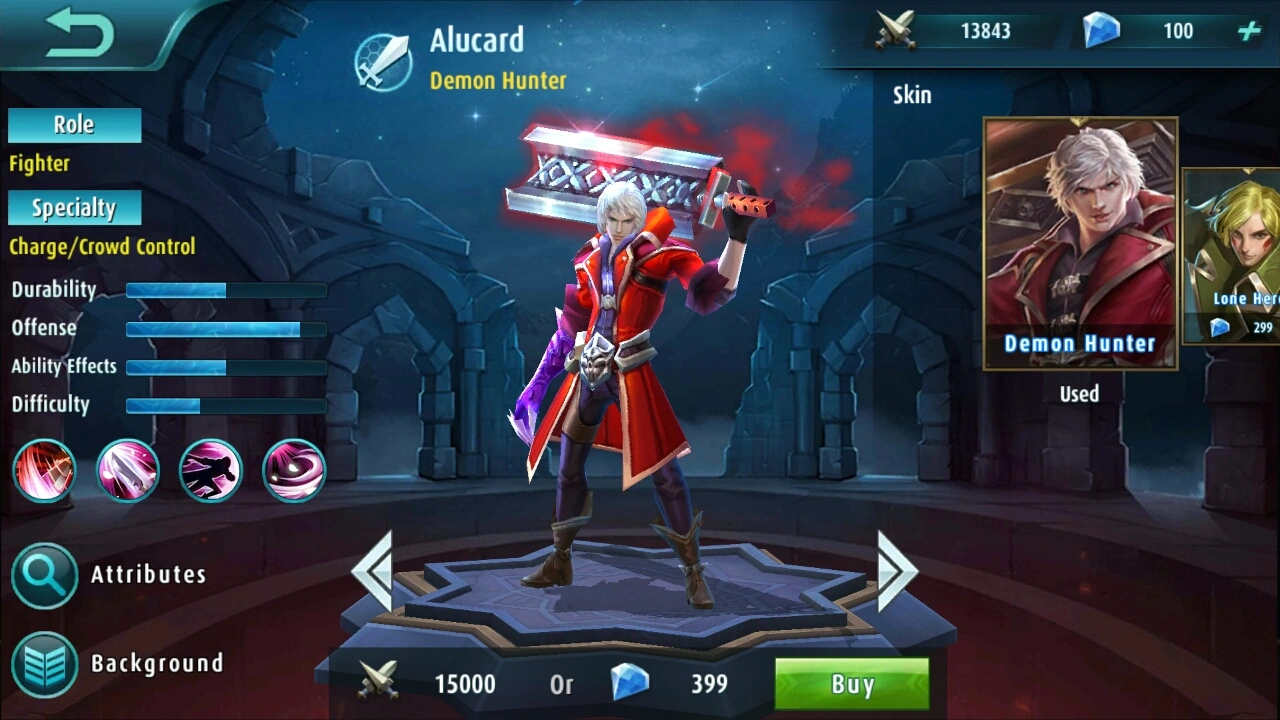1280x720 pixels.
Task: Click the diamond currency icon in top bar
Action: pyautogui.click(x=1103, y=30)
